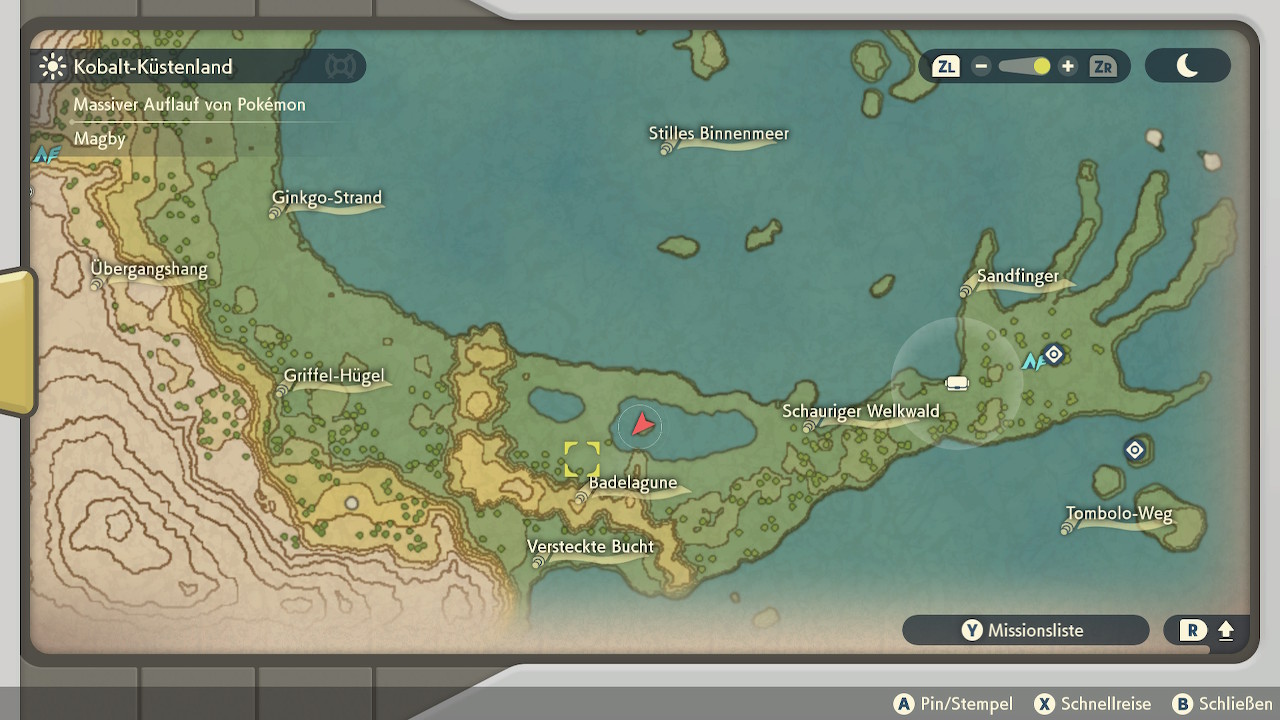Screen dimensions: 1280x720
Task: Choose the Versteckte Bucht map label
Action: (x=590, y=547)
